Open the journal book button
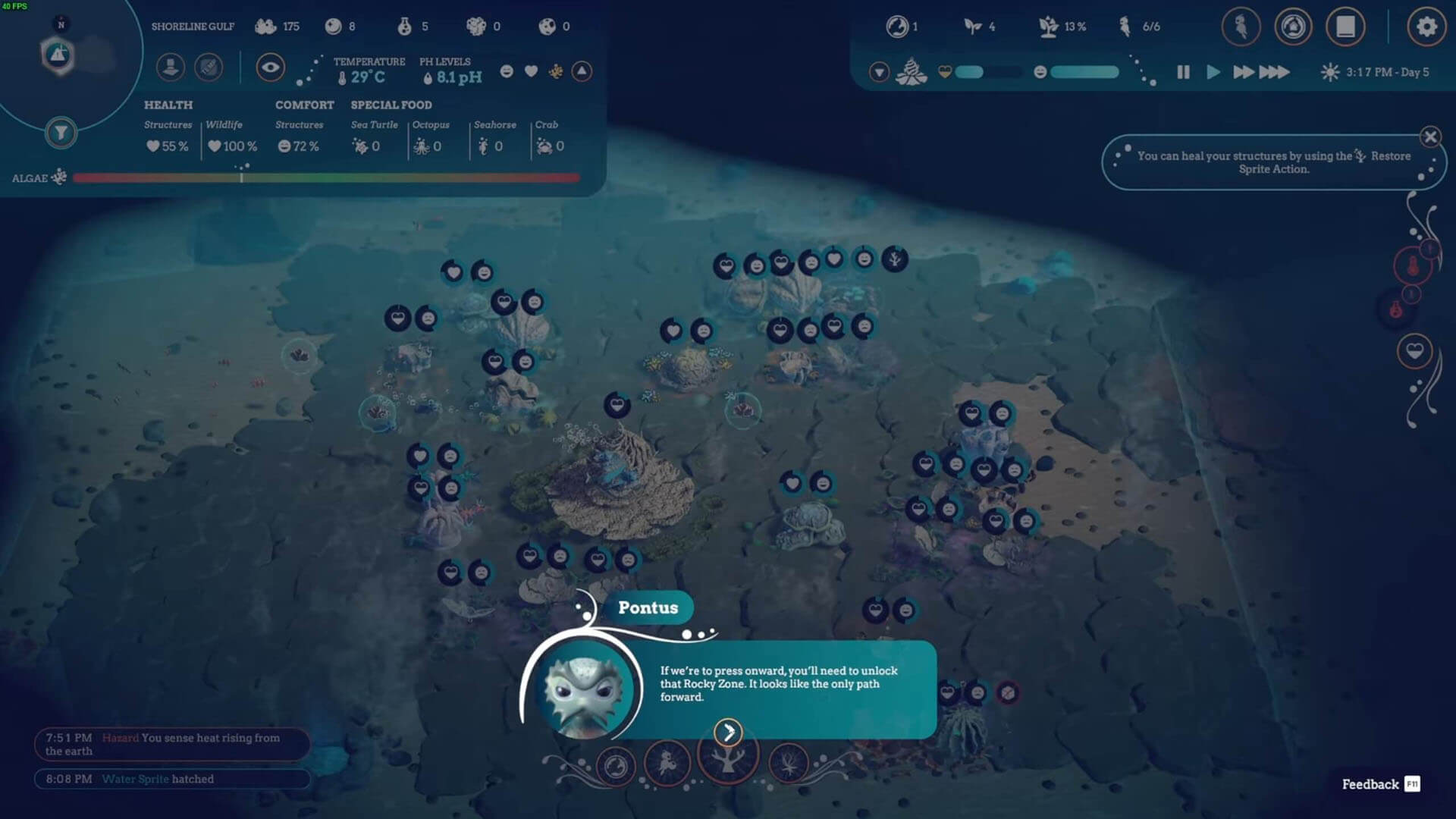Viewport: 1456px width, 819px height. (1345, 27)
